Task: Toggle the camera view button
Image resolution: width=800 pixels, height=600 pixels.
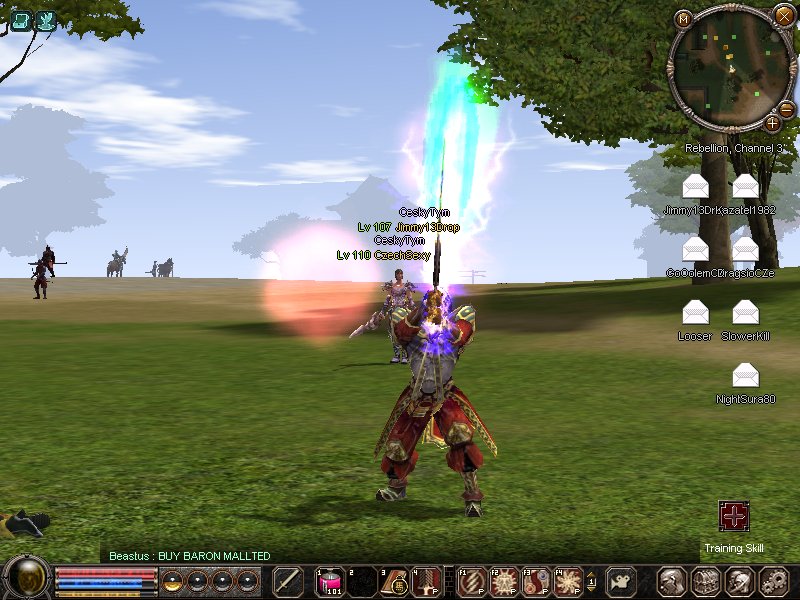Action: [x=621, y=581]
